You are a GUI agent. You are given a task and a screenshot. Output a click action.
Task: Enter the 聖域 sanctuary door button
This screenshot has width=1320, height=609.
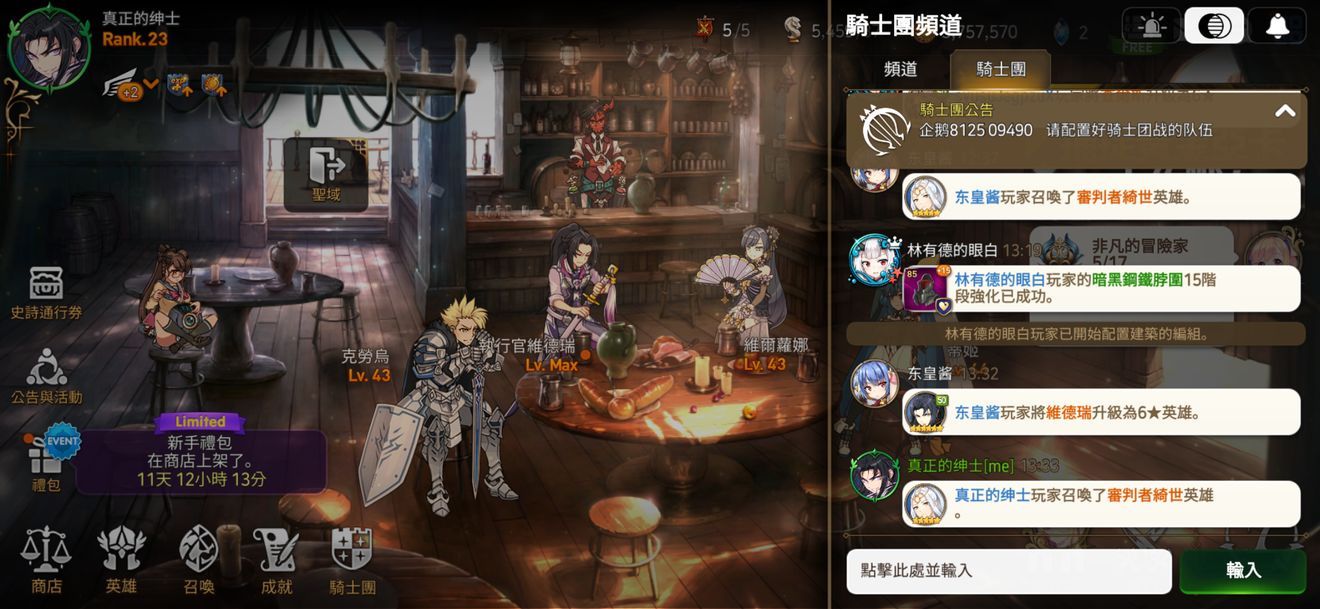pyautogui.click(x=326, y=174)
